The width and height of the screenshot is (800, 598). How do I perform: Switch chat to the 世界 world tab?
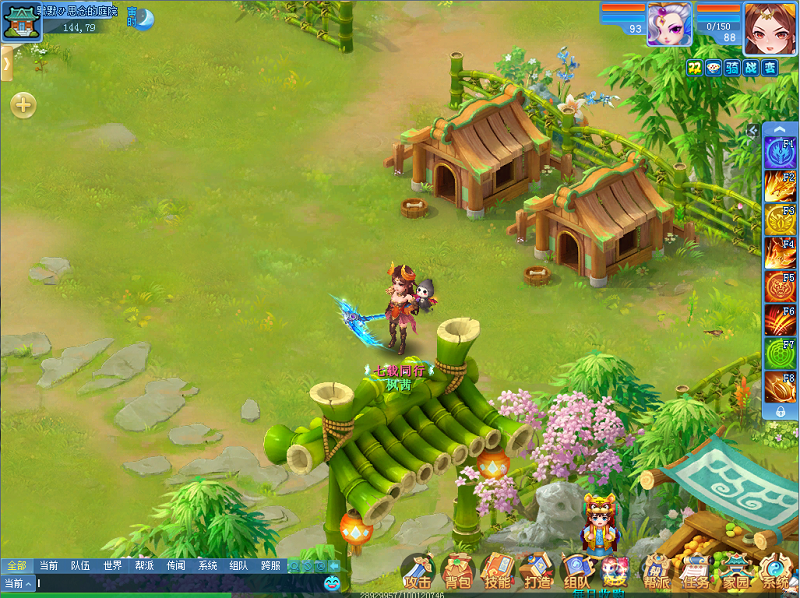click(x=112, y=565)
